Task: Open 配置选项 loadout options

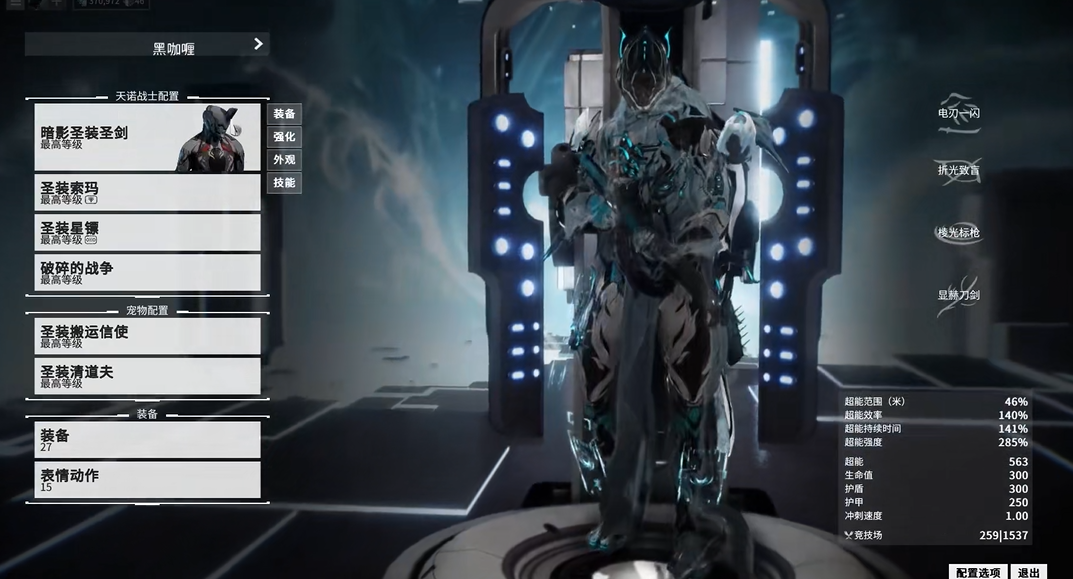Action: pyautogui.click(x=977, y=573)
